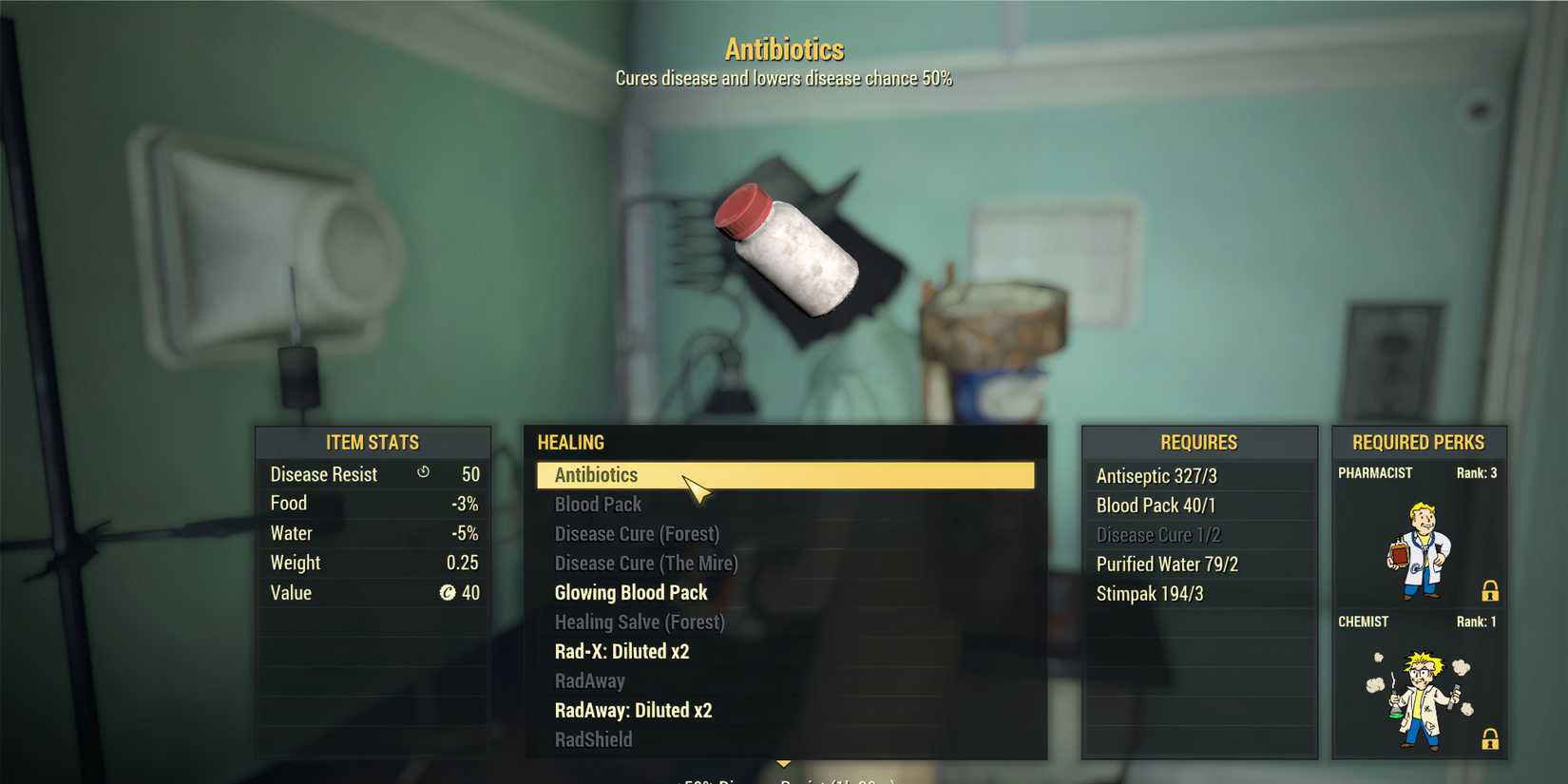Viewport: 1568px width, 784px height.
Task: Toggle the lock under the Chemist perk
Action: pos(1488,738)
